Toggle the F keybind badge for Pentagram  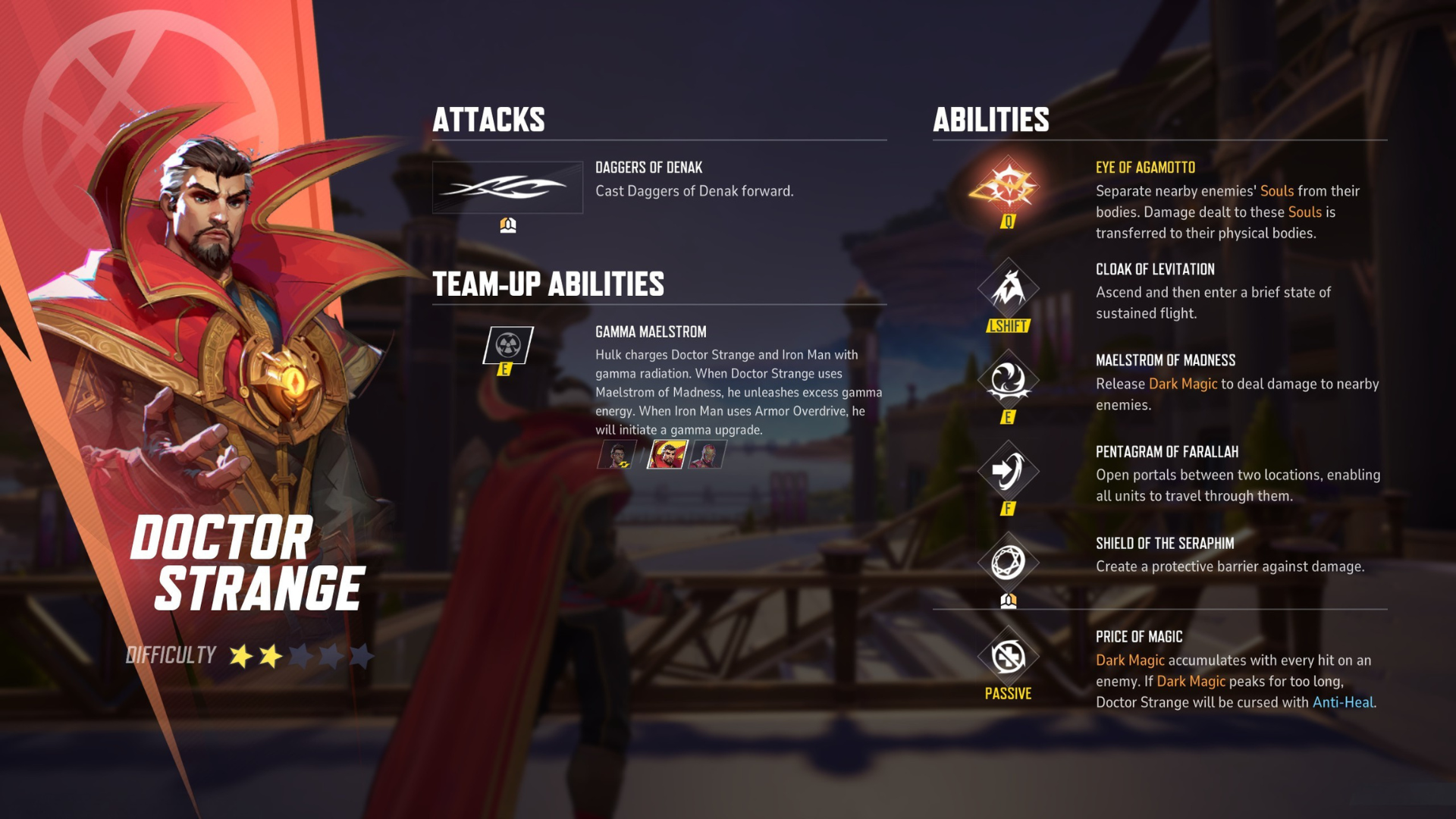[x=1009, y=510]
